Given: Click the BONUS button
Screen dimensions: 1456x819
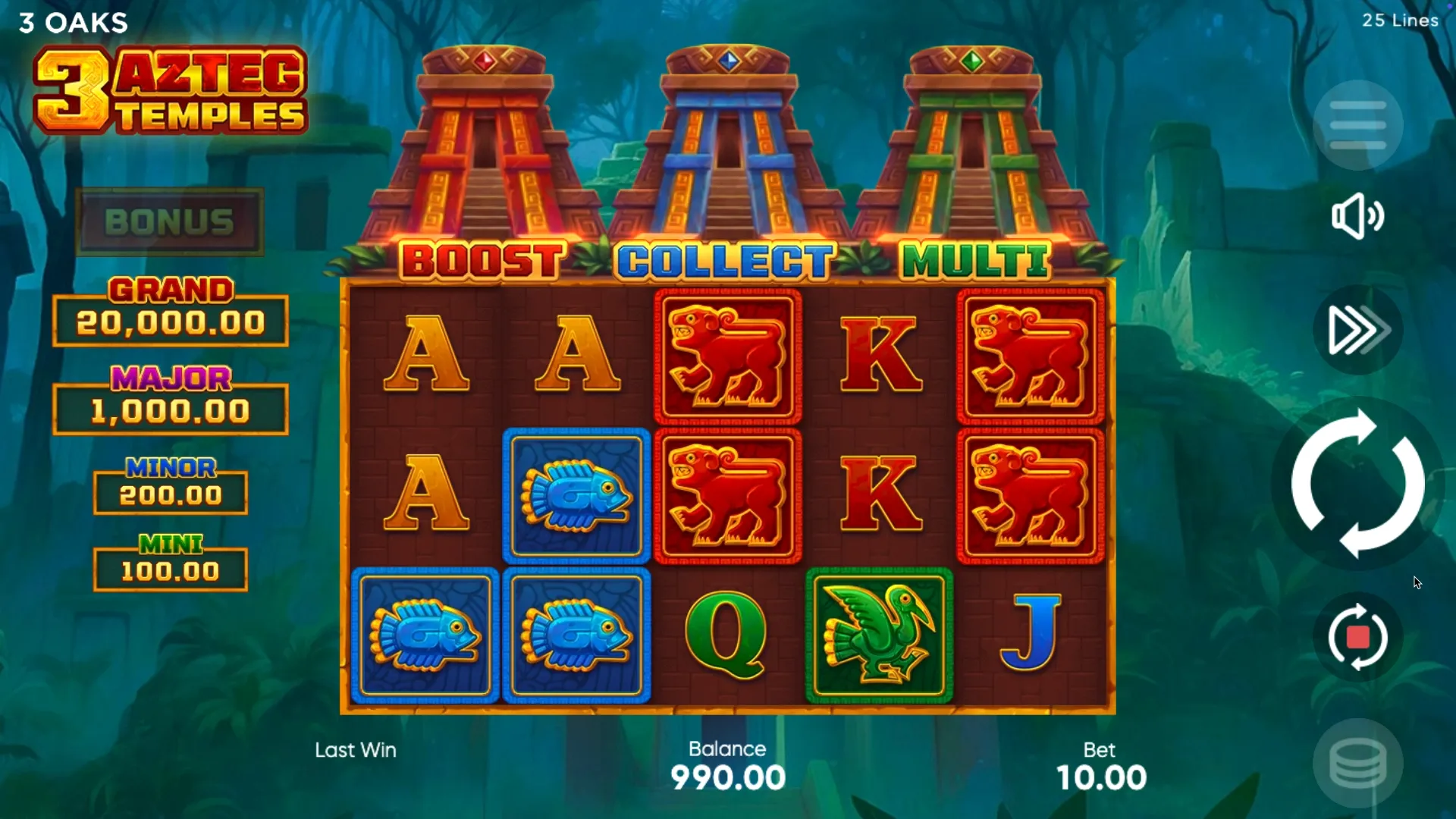Looking at the screenshot, I should pos(170,222).
